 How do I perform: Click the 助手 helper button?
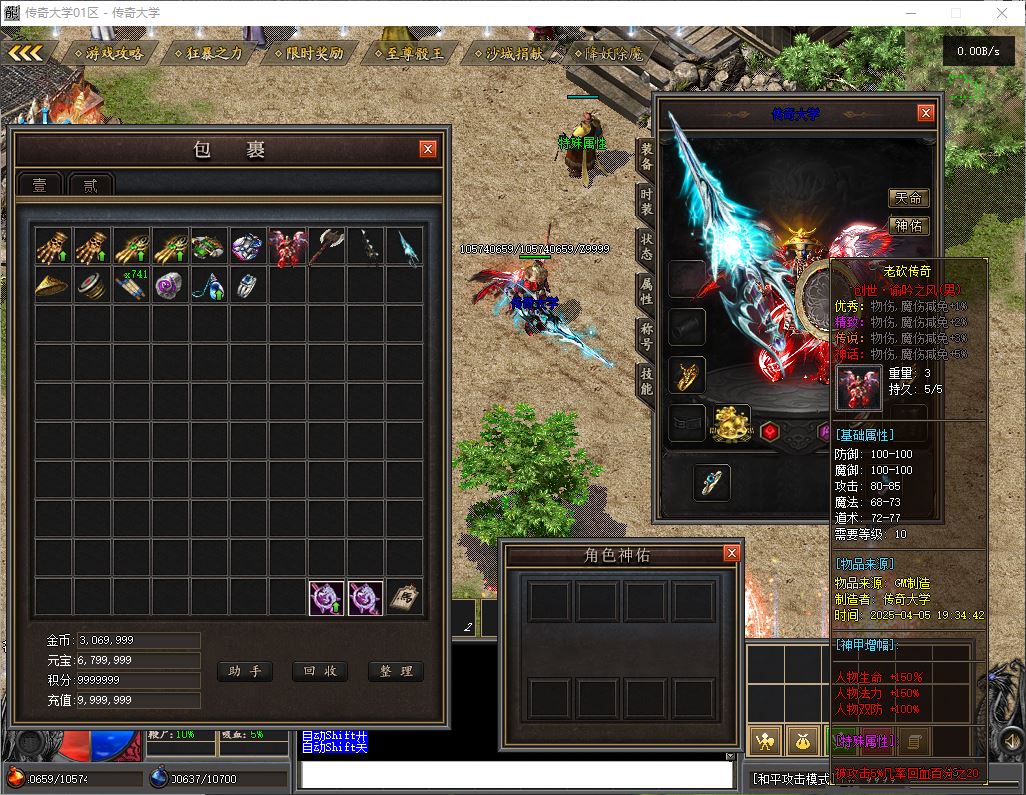(244, 671)
